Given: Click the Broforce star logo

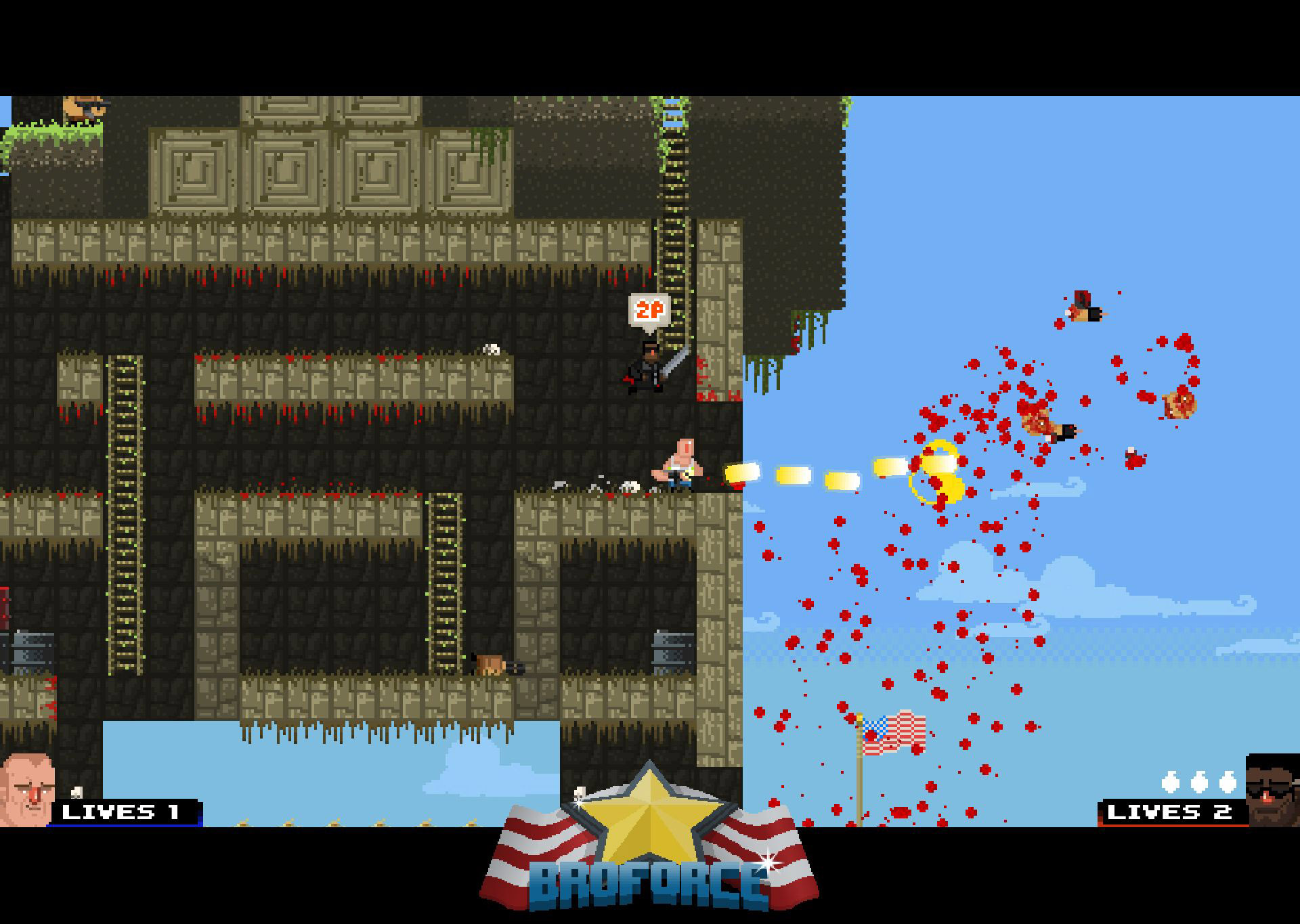Looking at the screenshot, I should point(649,839).
